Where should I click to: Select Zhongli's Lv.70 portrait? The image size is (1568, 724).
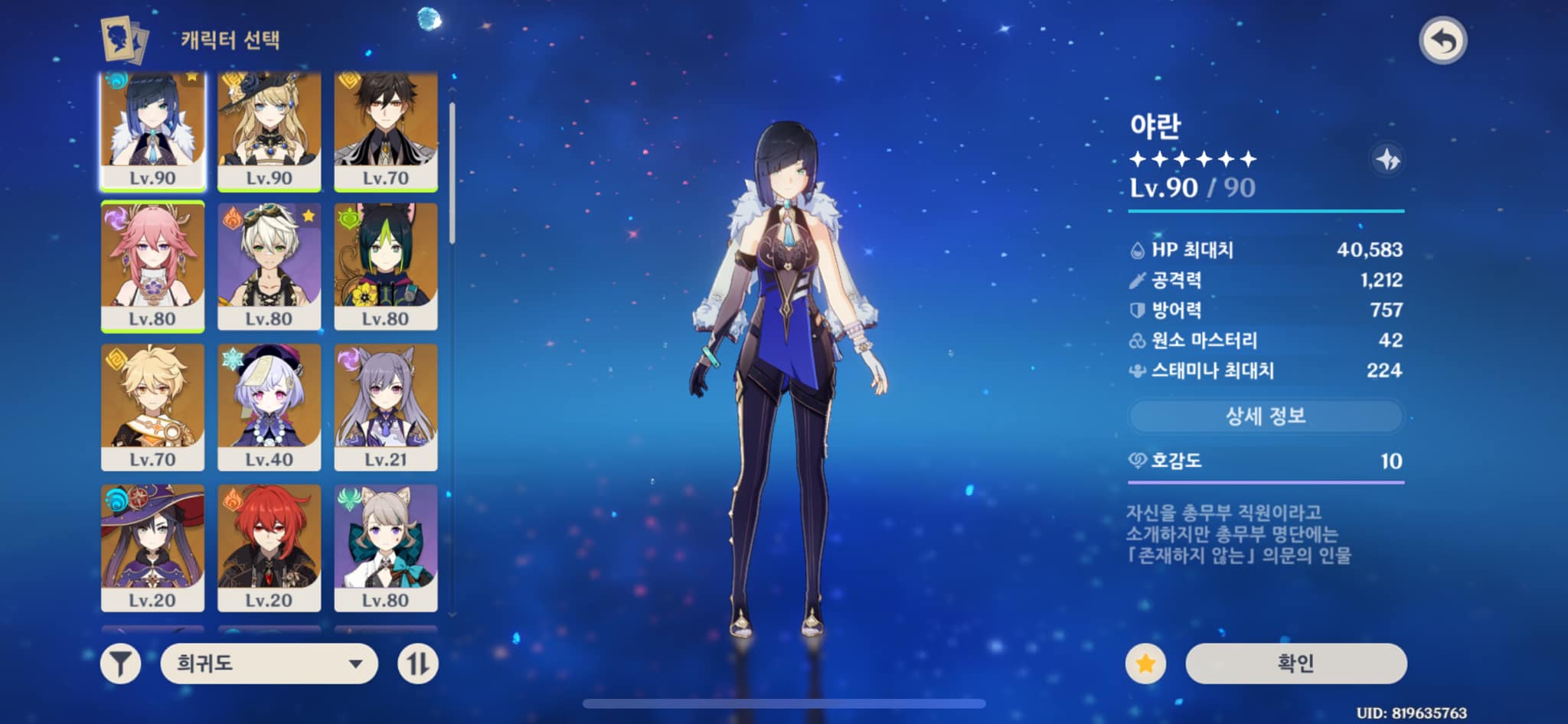point(386,130)
